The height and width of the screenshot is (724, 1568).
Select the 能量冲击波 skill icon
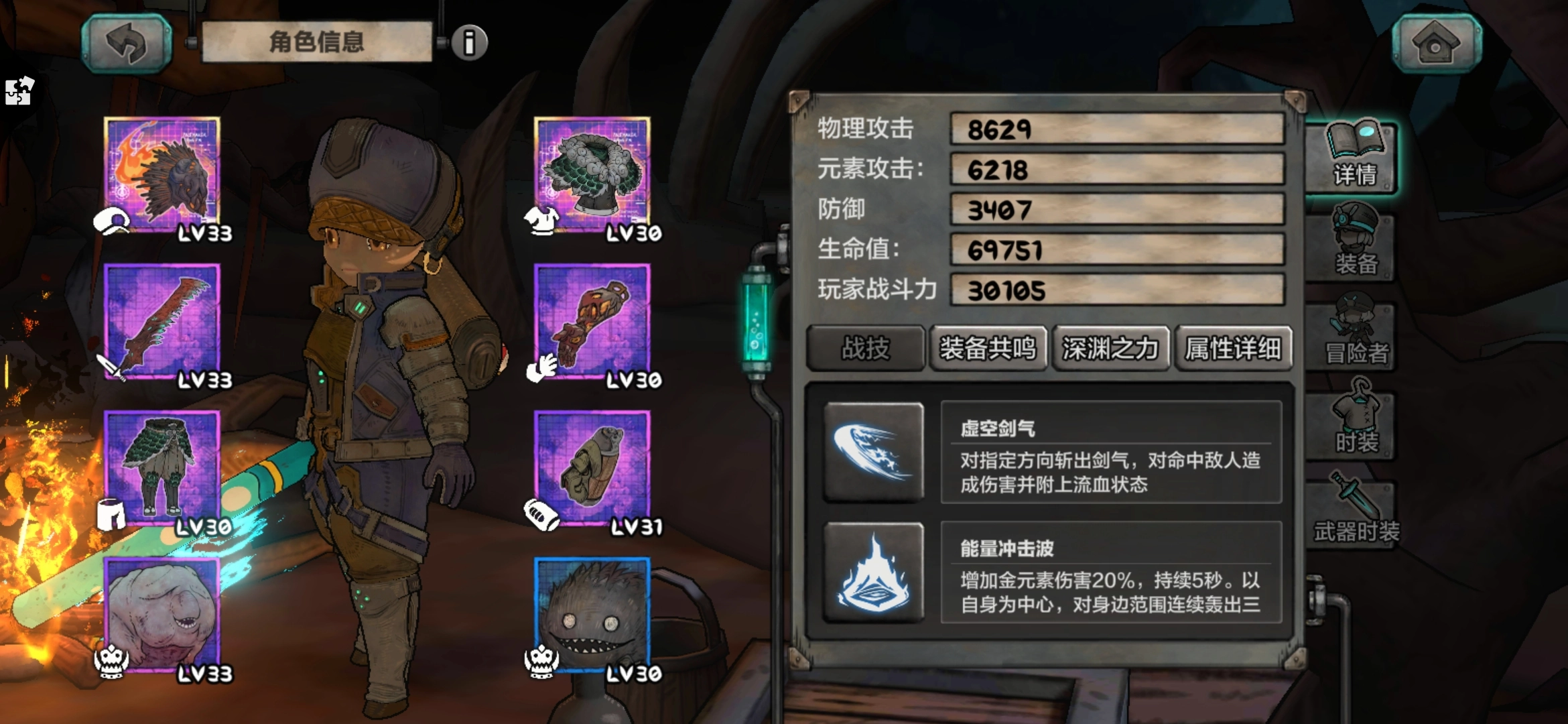tap(873, 572)
